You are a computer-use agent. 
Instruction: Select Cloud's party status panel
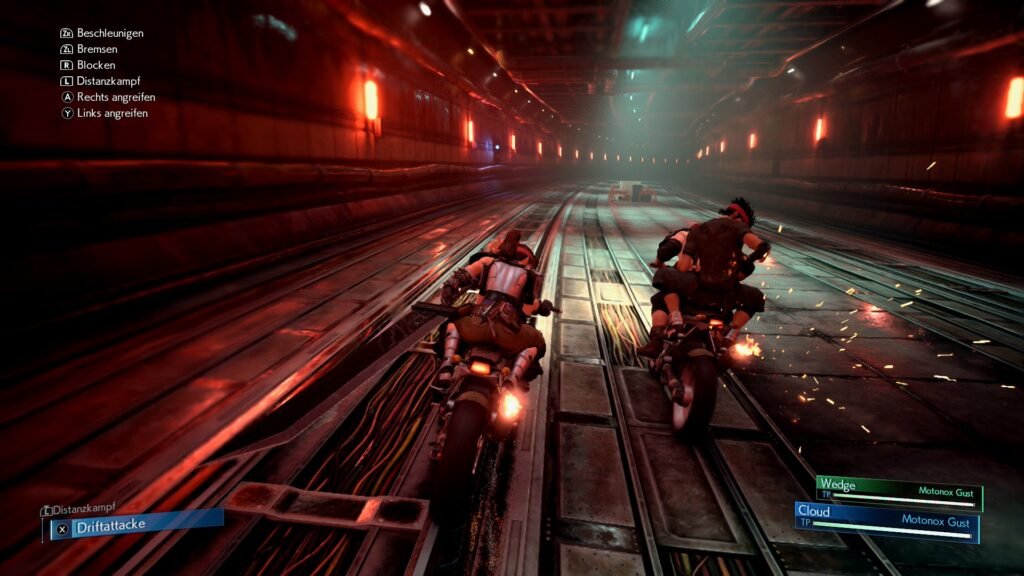pyautogui.click(x=886, y=521)
